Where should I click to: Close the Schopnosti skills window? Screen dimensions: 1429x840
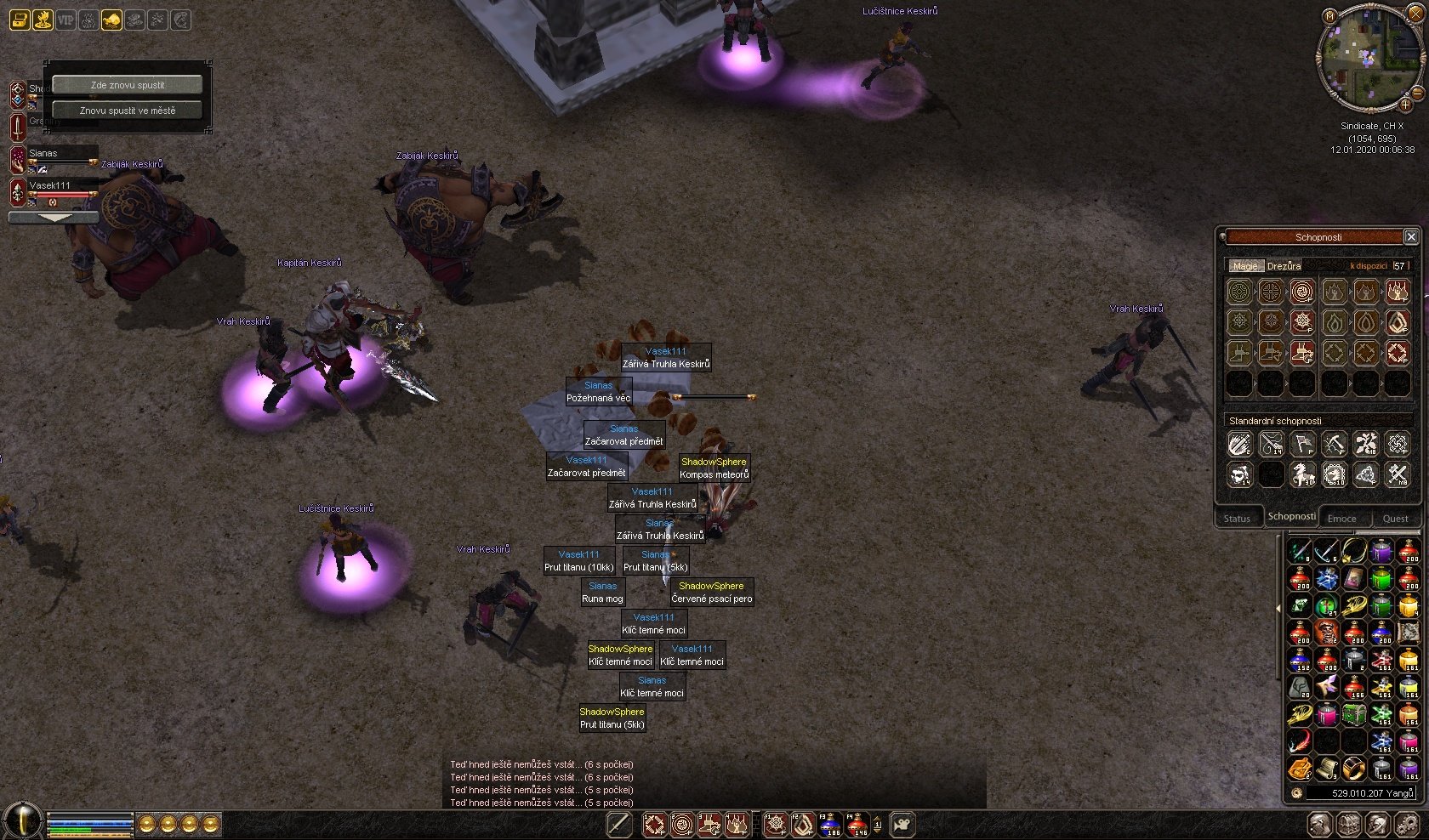1410,237
